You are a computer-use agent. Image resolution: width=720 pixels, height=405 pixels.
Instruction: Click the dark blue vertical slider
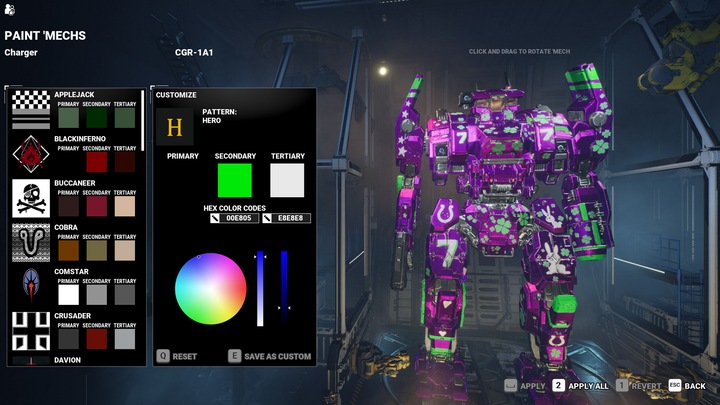[284, 290]
